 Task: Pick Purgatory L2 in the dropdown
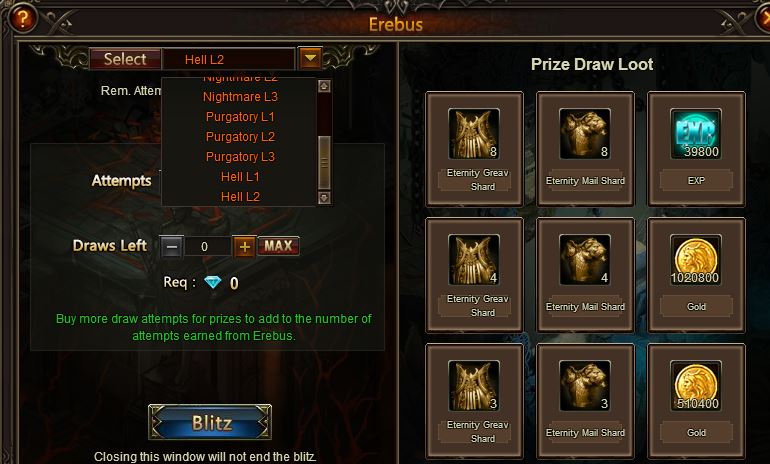pyautogui.click(x=239, y=137)
